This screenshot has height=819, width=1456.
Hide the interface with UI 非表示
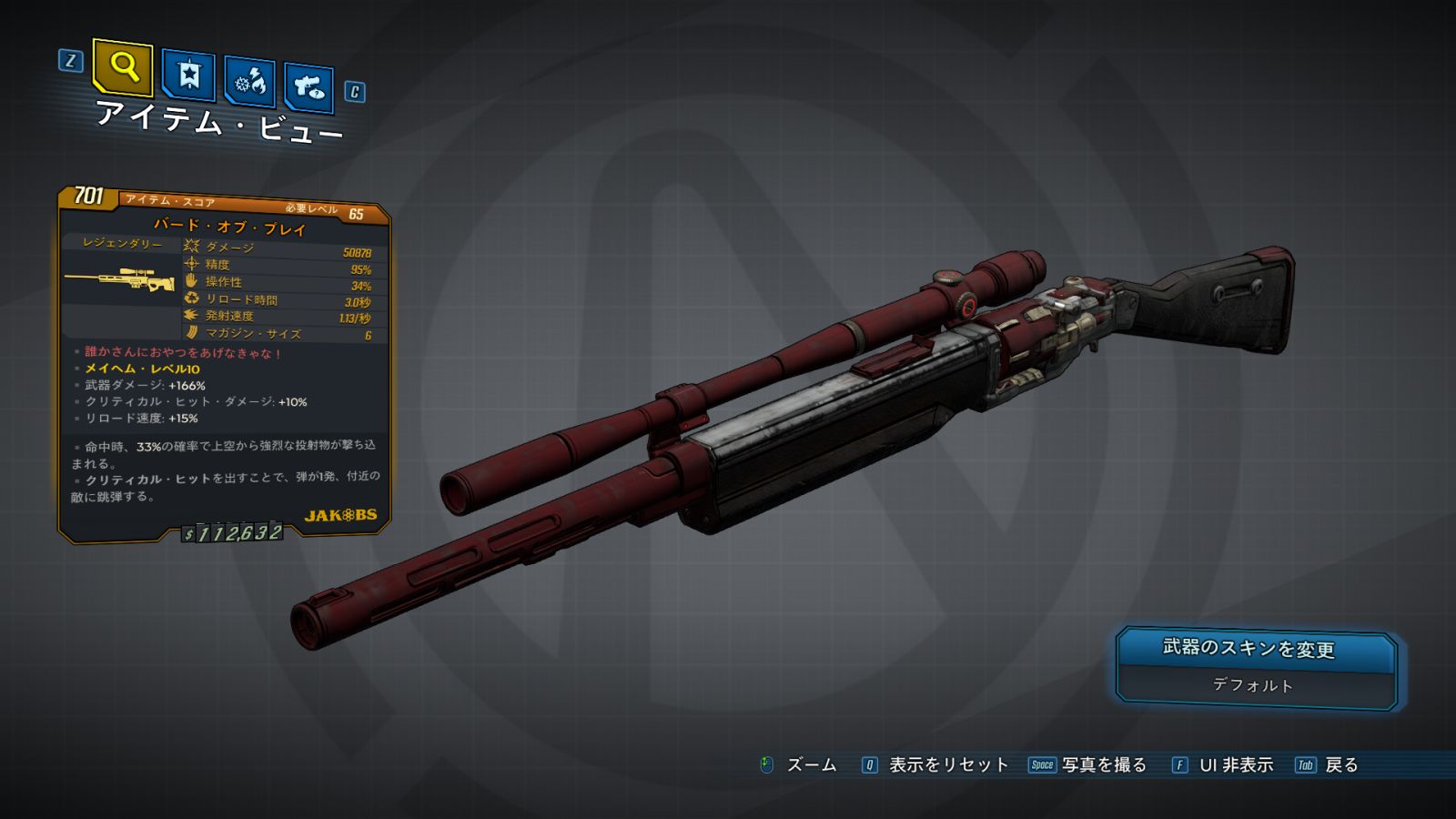point(1235,765)
